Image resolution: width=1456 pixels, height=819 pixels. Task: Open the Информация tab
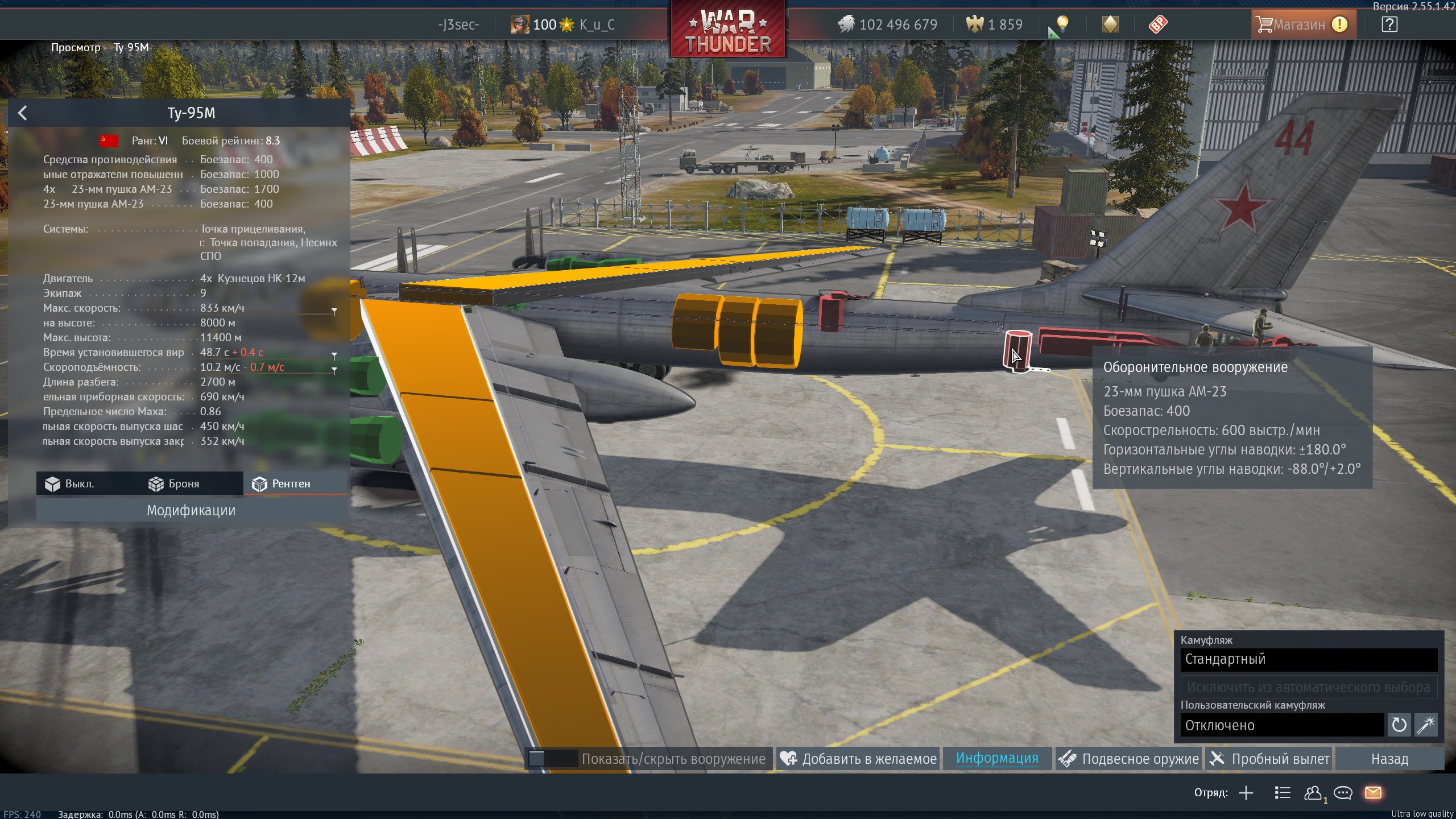[x=997, y=759]
